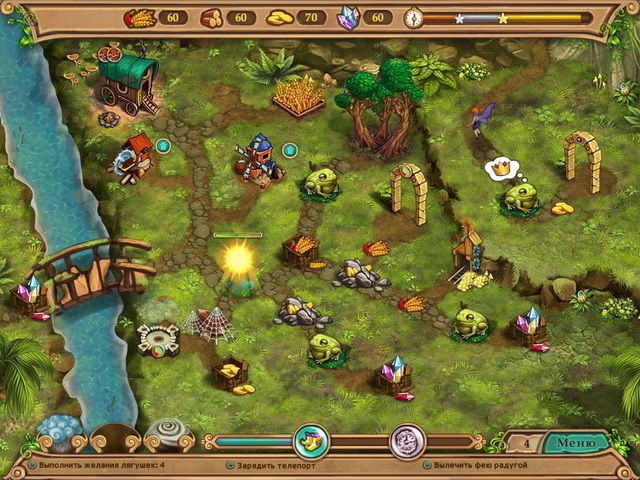Activate the winged boot speed bonus

pos(311,441)
